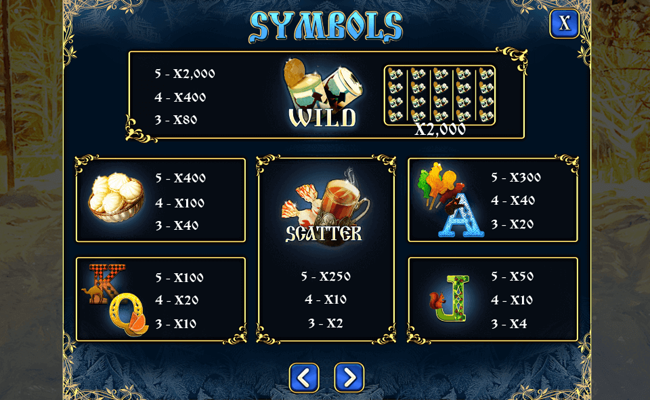Close the Symbols paytable with X
650x400 pixels.
click(564, 23)
